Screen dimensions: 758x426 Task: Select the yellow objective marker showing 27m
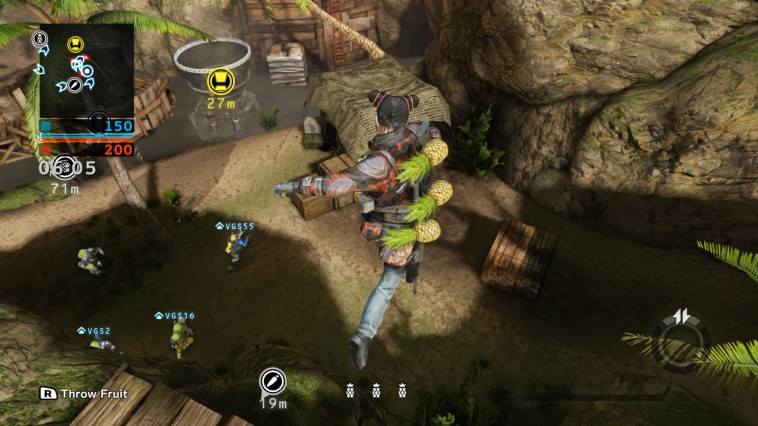point(220,80)
